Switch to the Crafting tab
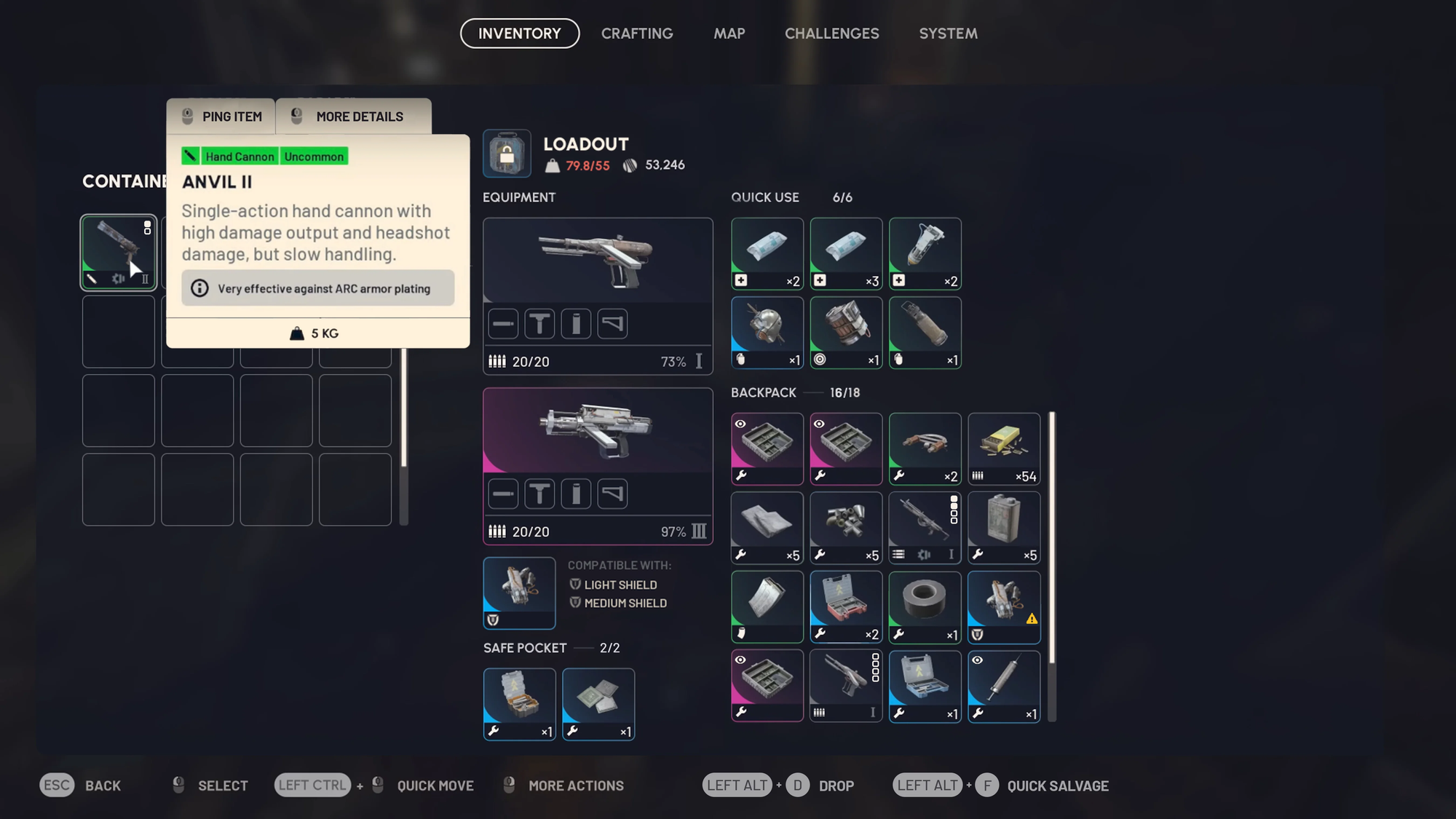 [637, 33]
